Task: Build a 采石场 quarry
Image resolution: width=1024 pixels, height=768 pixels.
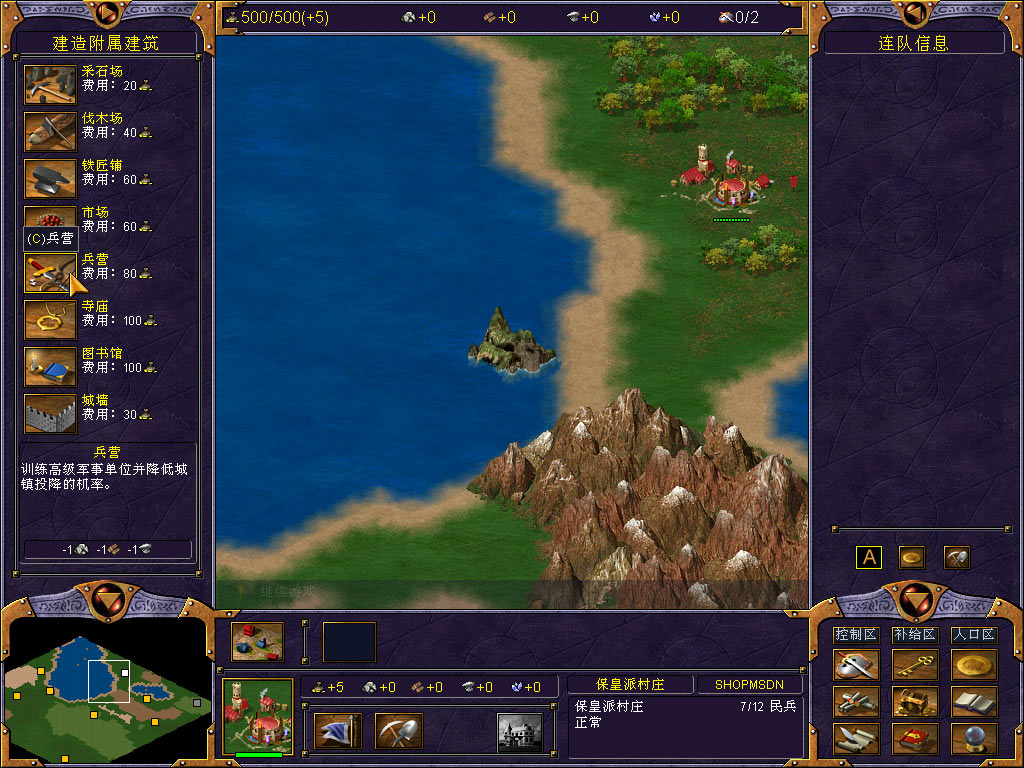Action: click(x=50, y=85)
